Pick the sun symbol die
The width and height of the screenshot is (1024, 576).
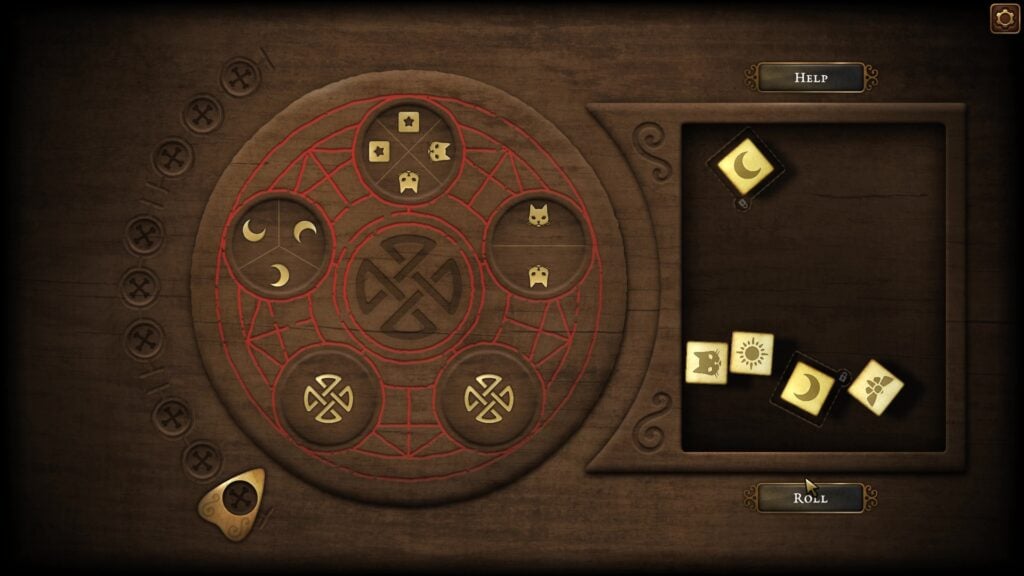752,353
